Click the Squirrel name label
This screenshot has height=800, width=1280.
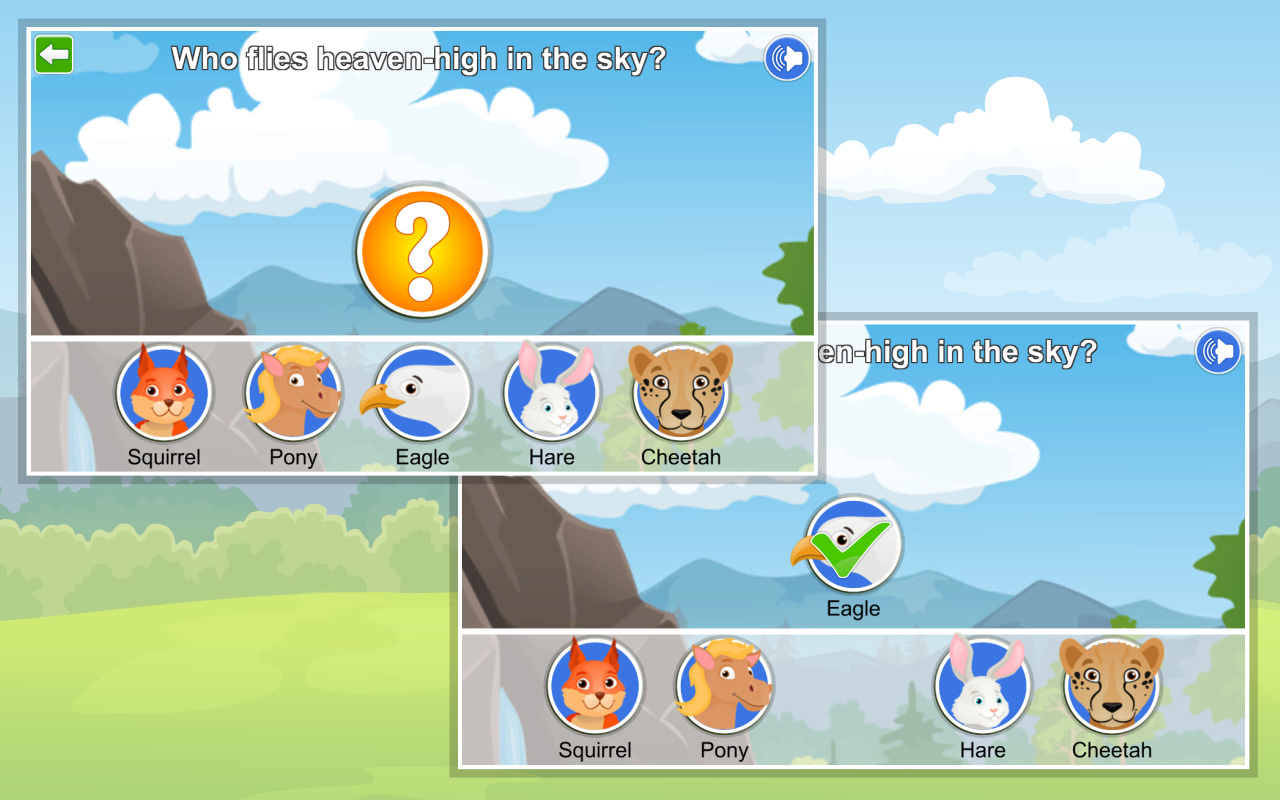[x=164, y=457]
